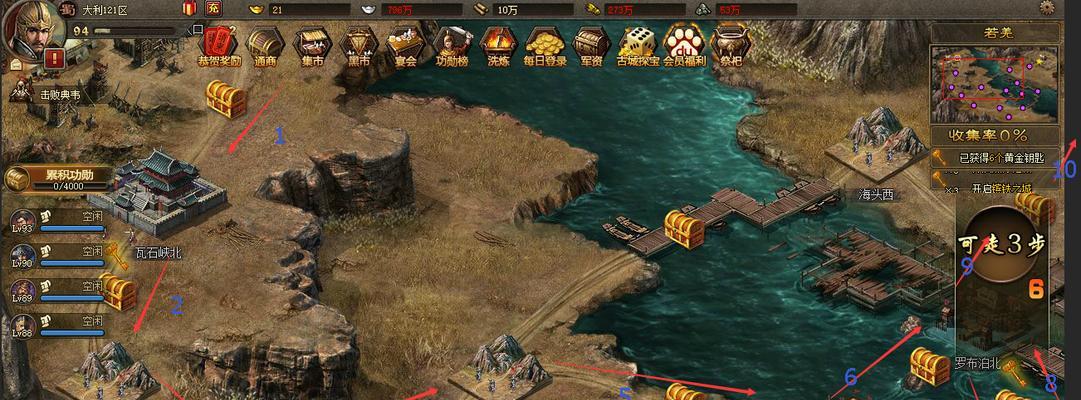Open the 洗炼 refining menu
This screenshot has width=1081, height=400.
point(497,43)
